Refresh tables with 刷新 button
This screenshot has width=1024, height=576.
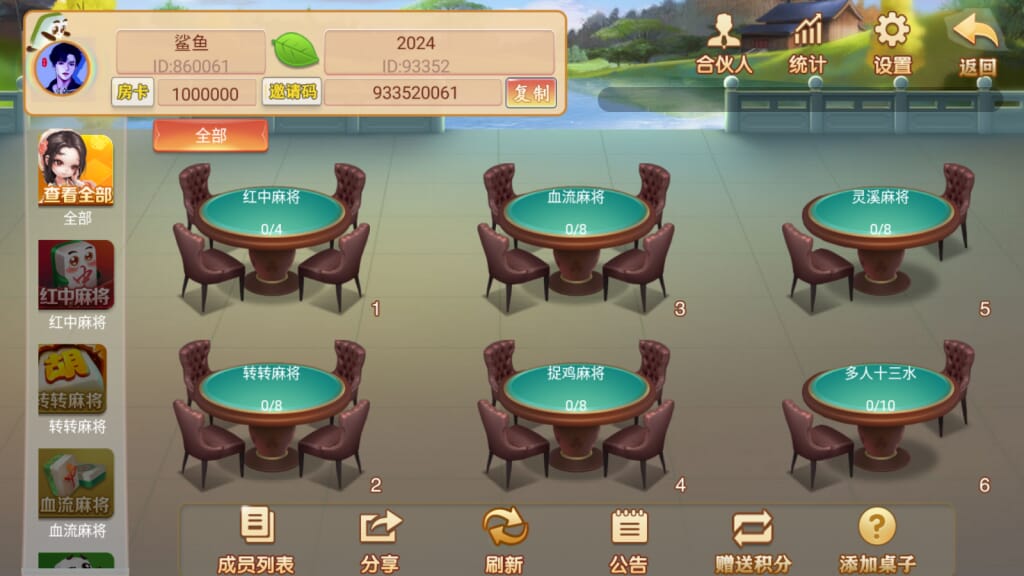pos(504,541)
